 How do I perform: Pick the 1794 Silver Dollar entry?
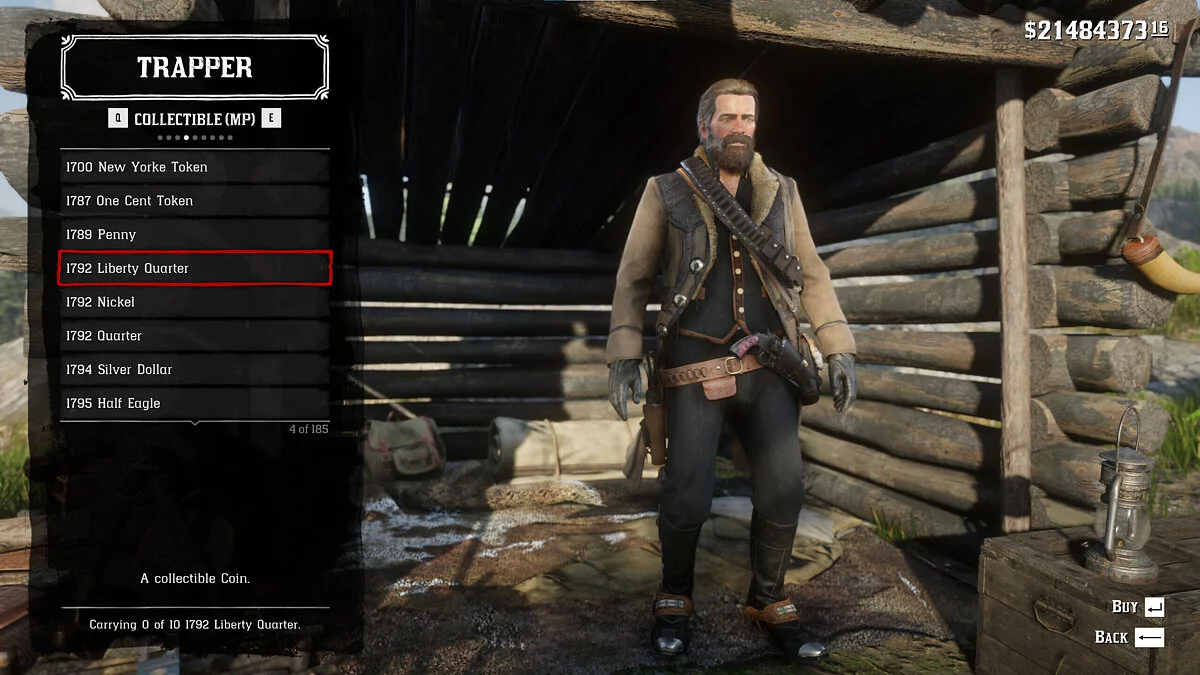[x=195, y=370]
